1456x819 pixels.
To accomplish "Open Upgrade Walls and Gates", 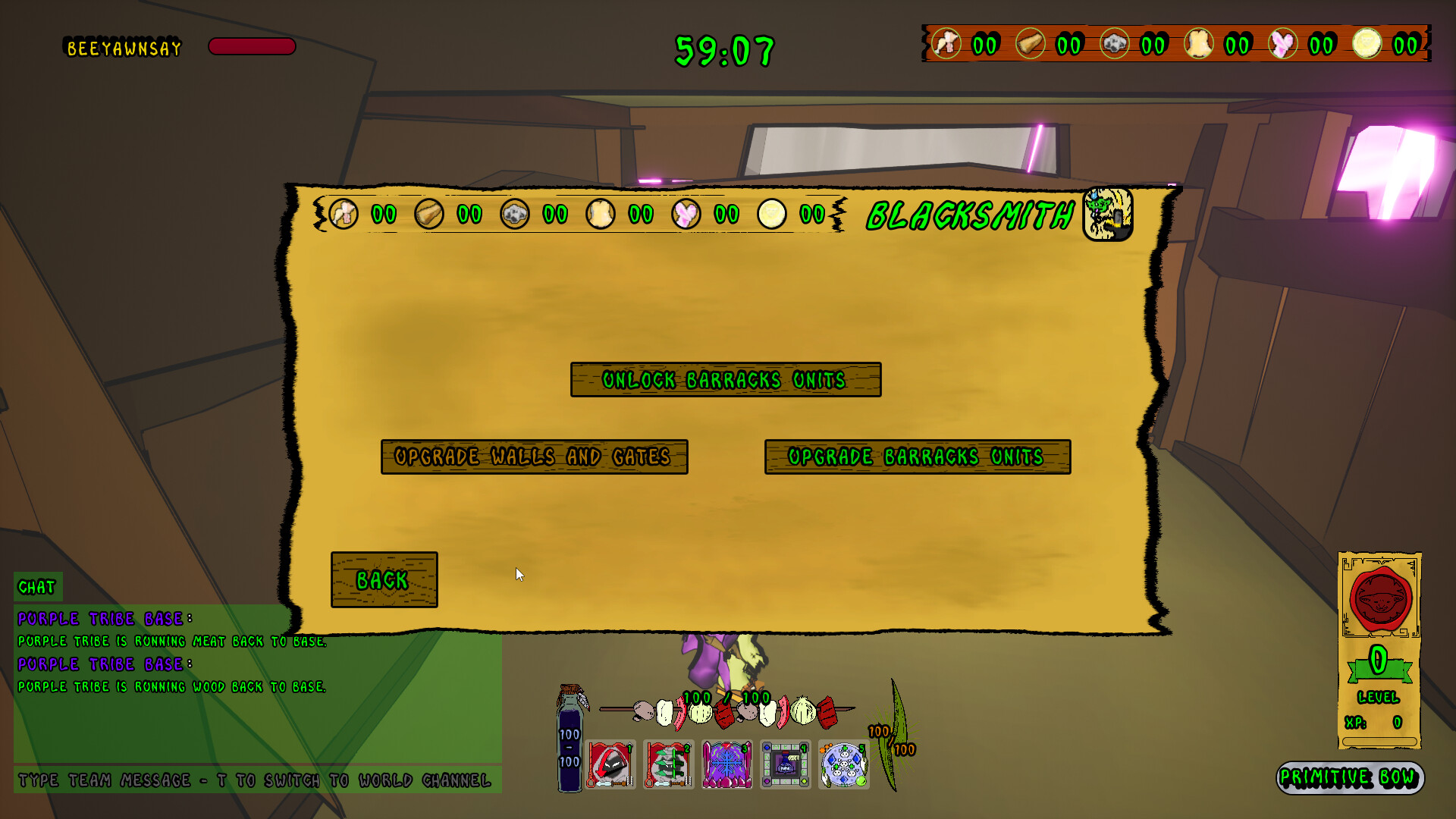I will pyautogui.click(x=534, y=457).
